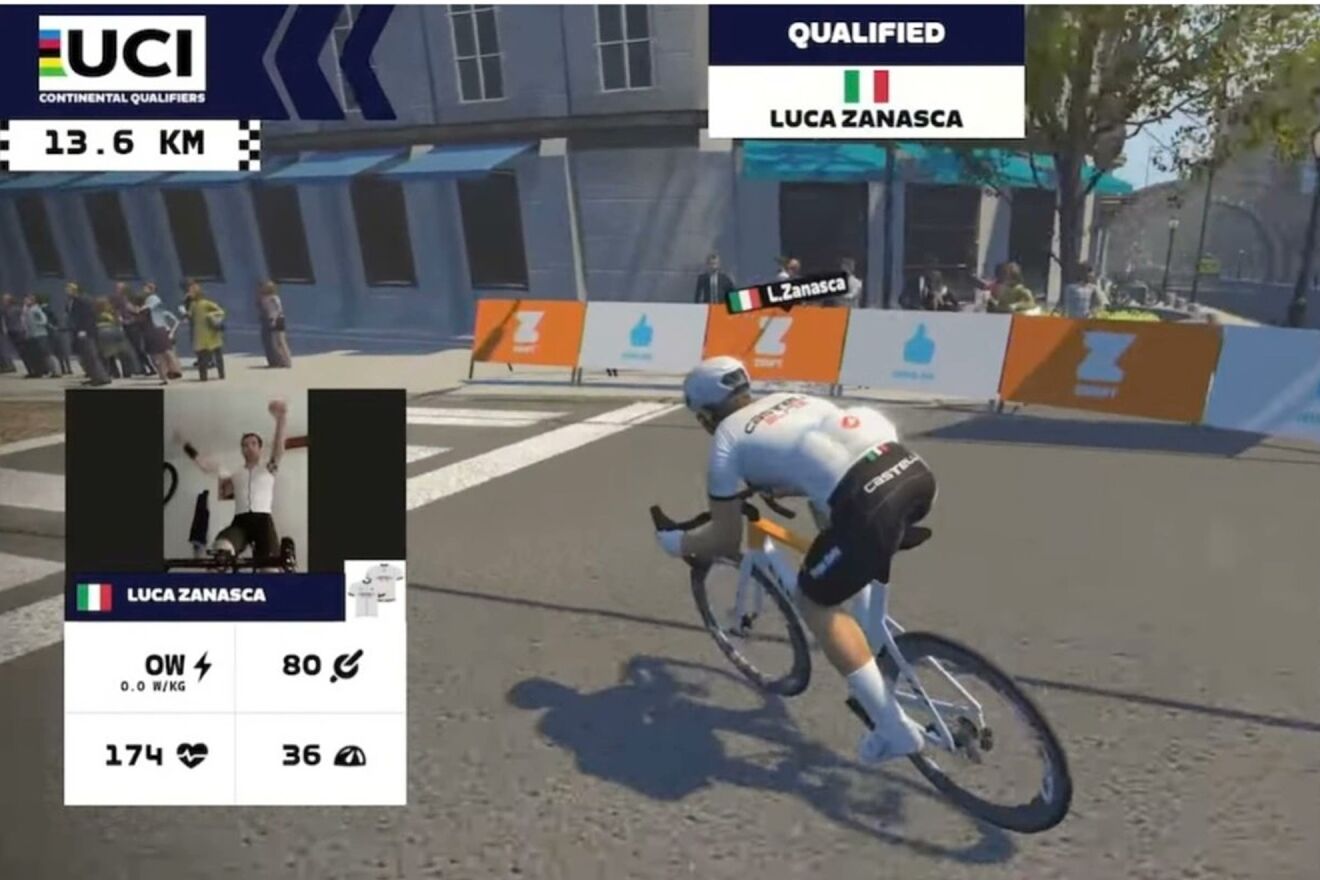Open the Qualified Luca Zanasca banner
The width and height of the screenshot is (1320, 880).
click(x=866, y=72)
